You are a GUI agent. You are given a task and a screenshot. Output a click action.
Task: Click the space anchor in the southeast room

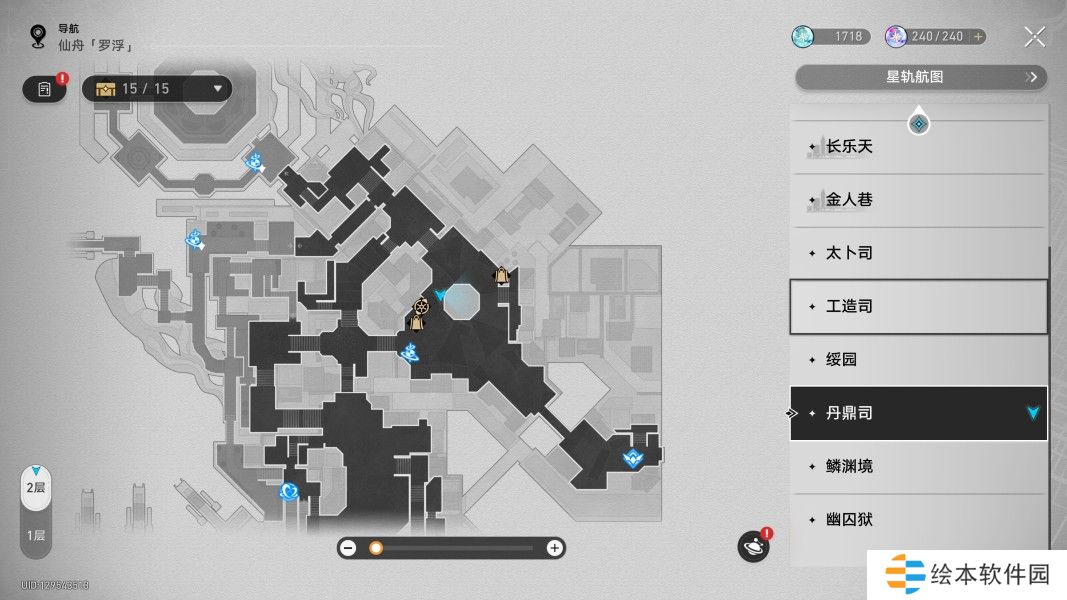pos(632,459)
